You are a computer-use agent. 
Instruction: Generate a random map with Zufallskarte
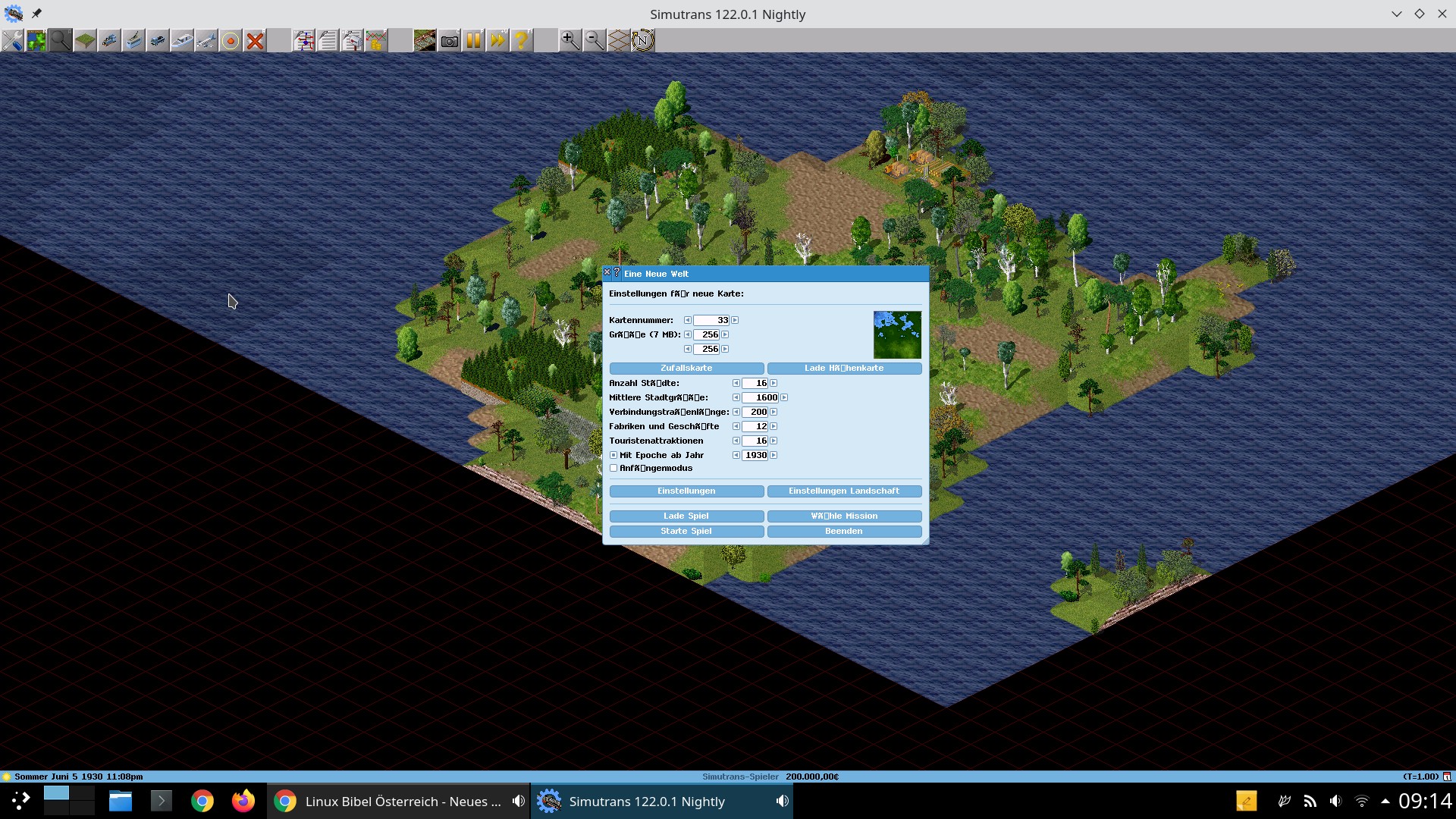point(686,369)
